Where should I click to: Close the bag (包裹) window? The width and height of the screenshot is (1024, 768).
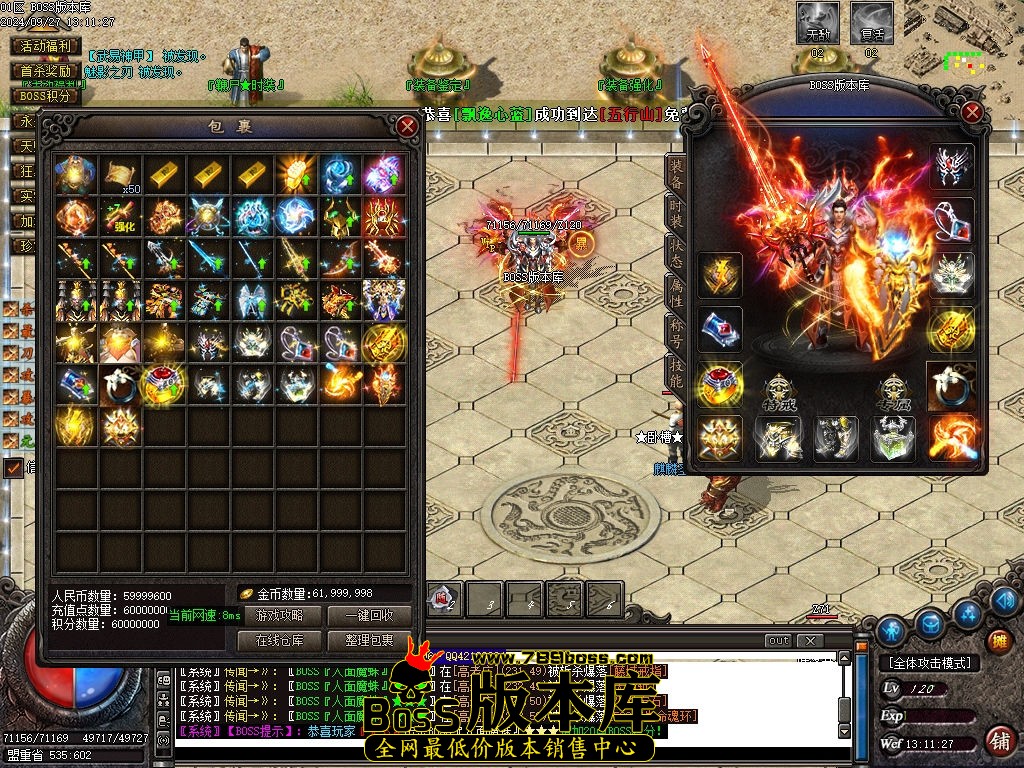point(407,127)
